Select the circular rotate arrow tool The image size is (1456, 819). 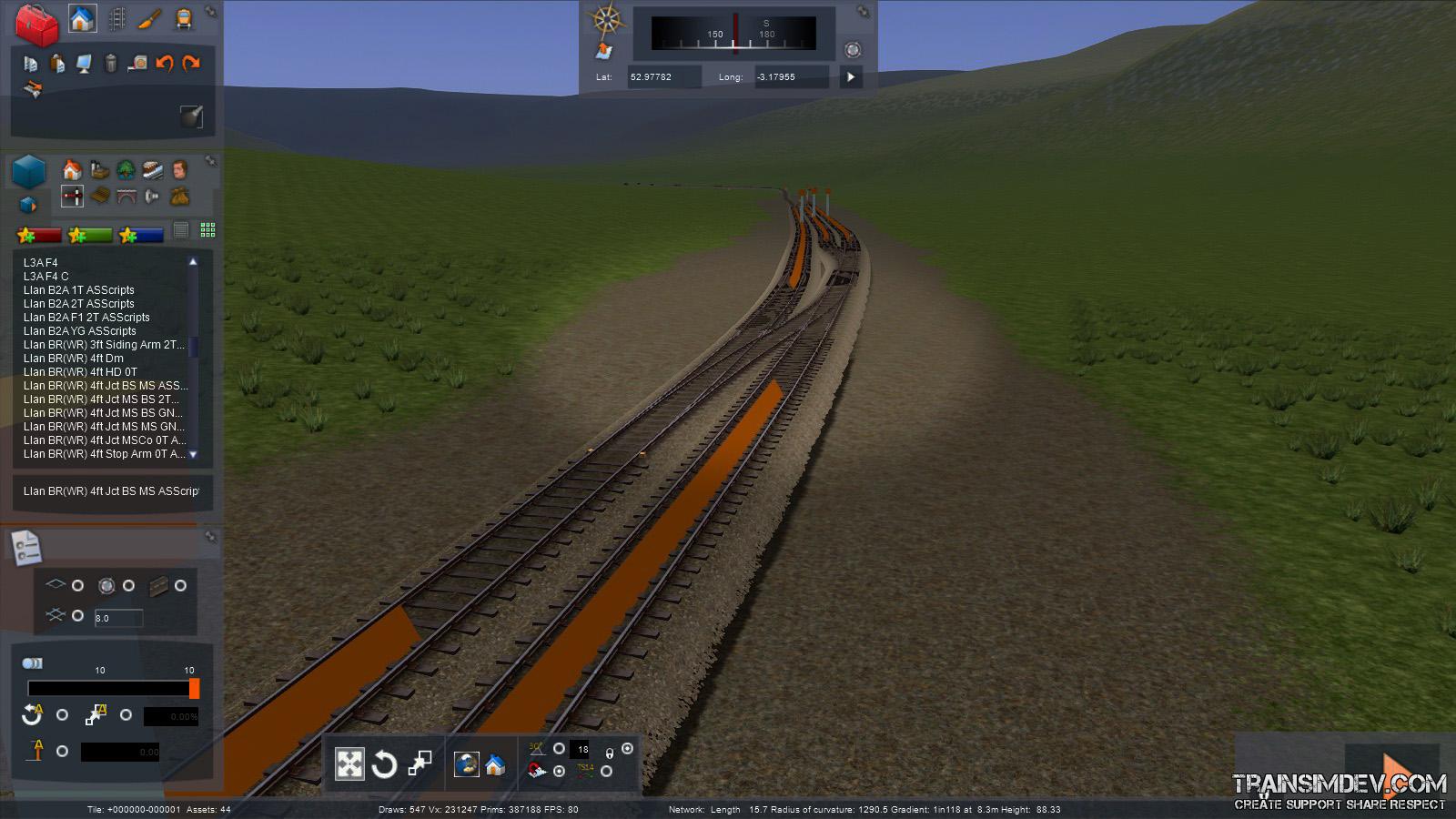pyautogui.click(x=384, y=763)
